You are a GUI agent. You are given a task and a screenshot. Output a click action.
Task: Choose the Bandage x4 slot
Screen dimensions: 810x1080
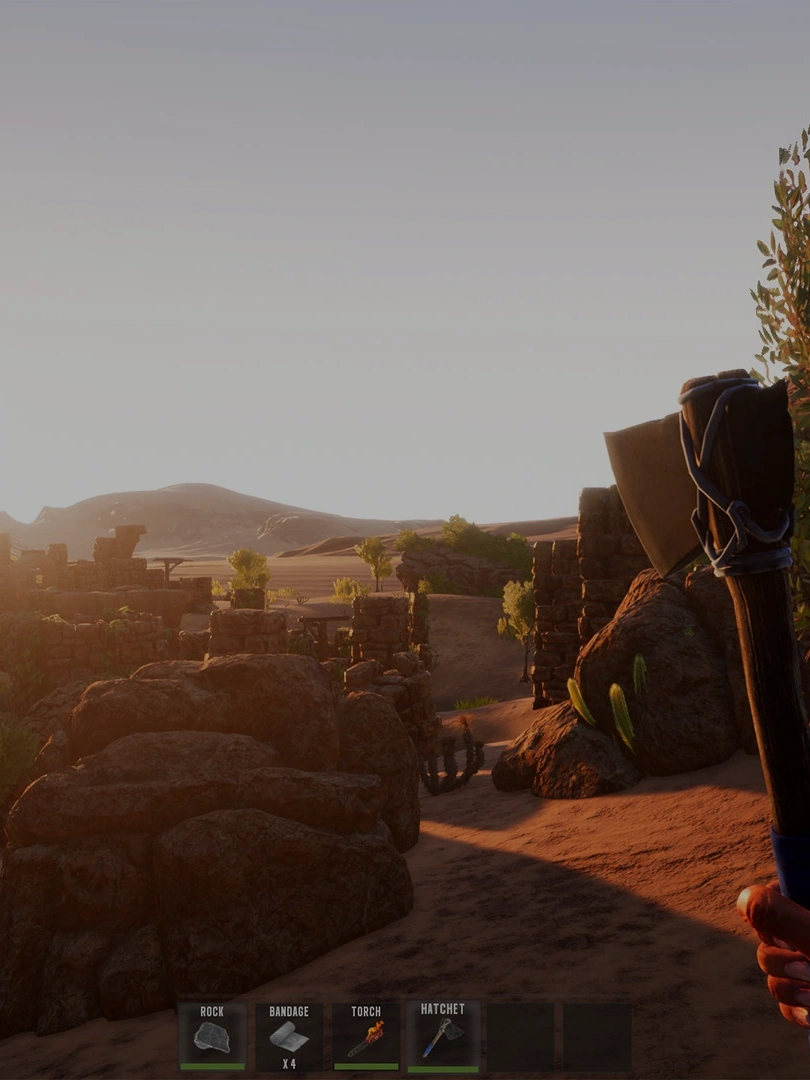289,1037
